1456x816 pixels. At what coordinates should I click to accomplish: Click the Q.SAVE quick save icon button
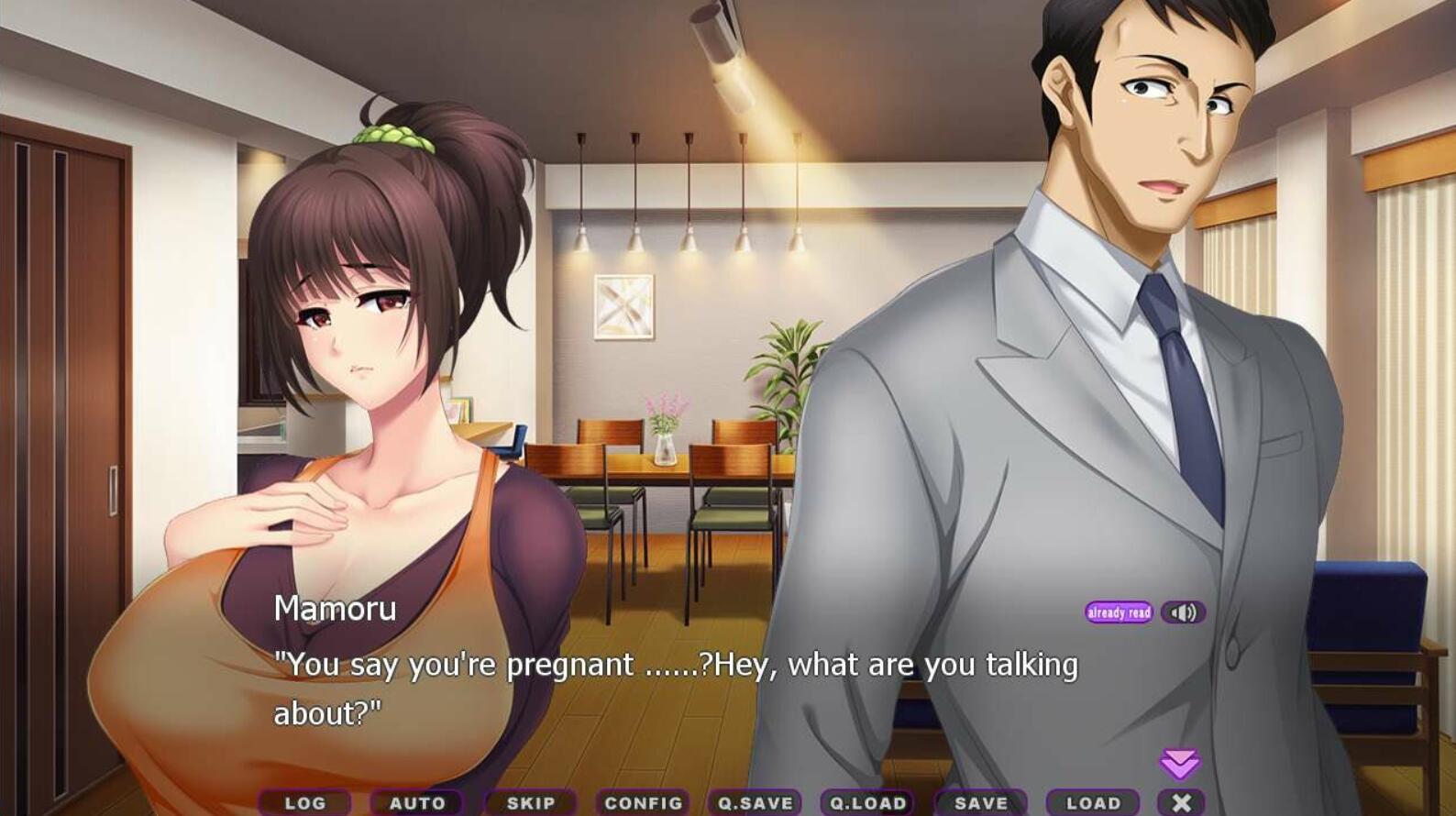click(754, 802)
